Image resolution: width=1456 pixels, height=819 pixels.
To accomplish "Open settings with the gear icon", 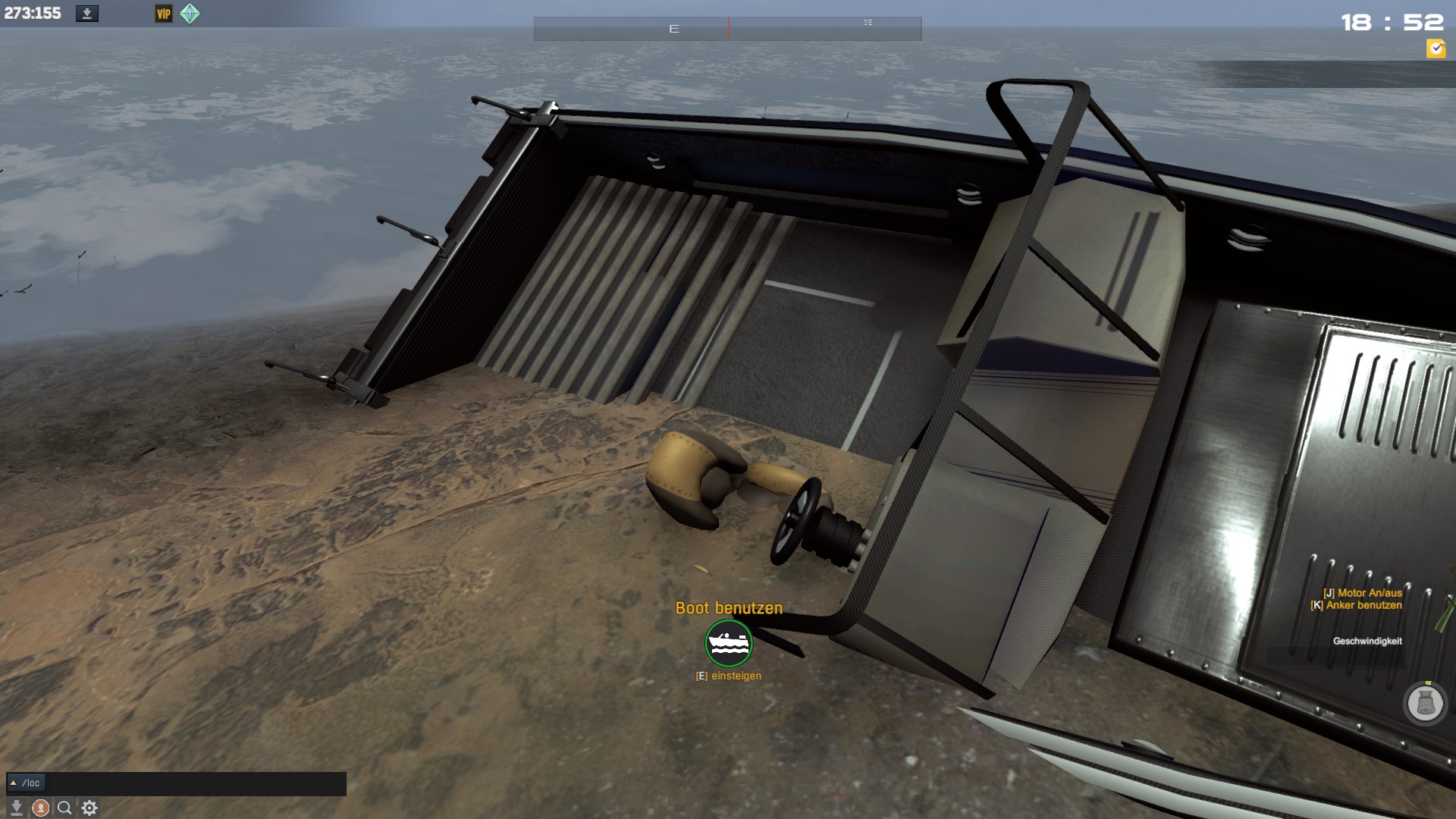I will tap(89, 808).
